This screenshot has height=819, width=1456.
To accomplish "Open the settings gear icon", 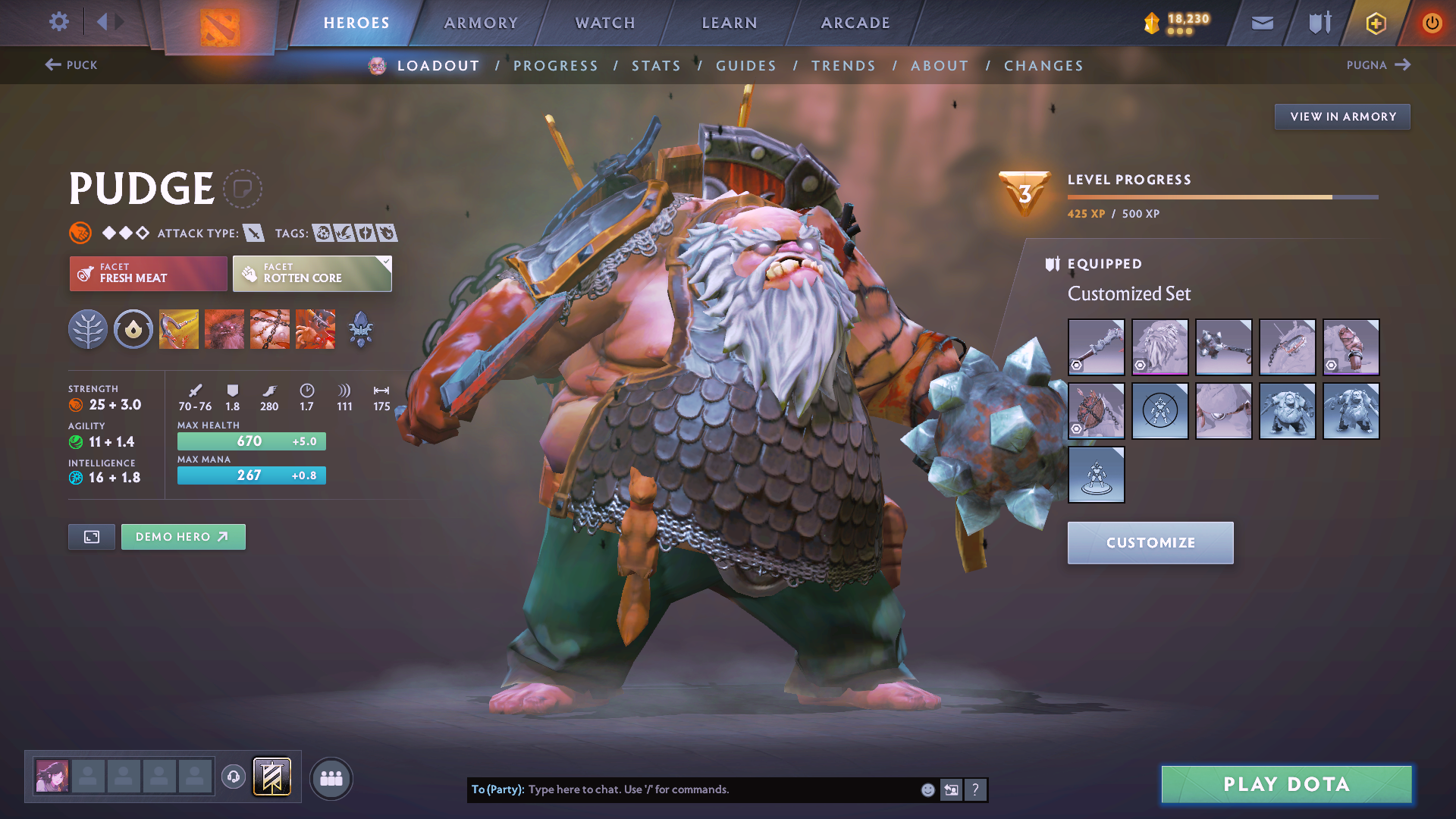I will click(59, 22).
